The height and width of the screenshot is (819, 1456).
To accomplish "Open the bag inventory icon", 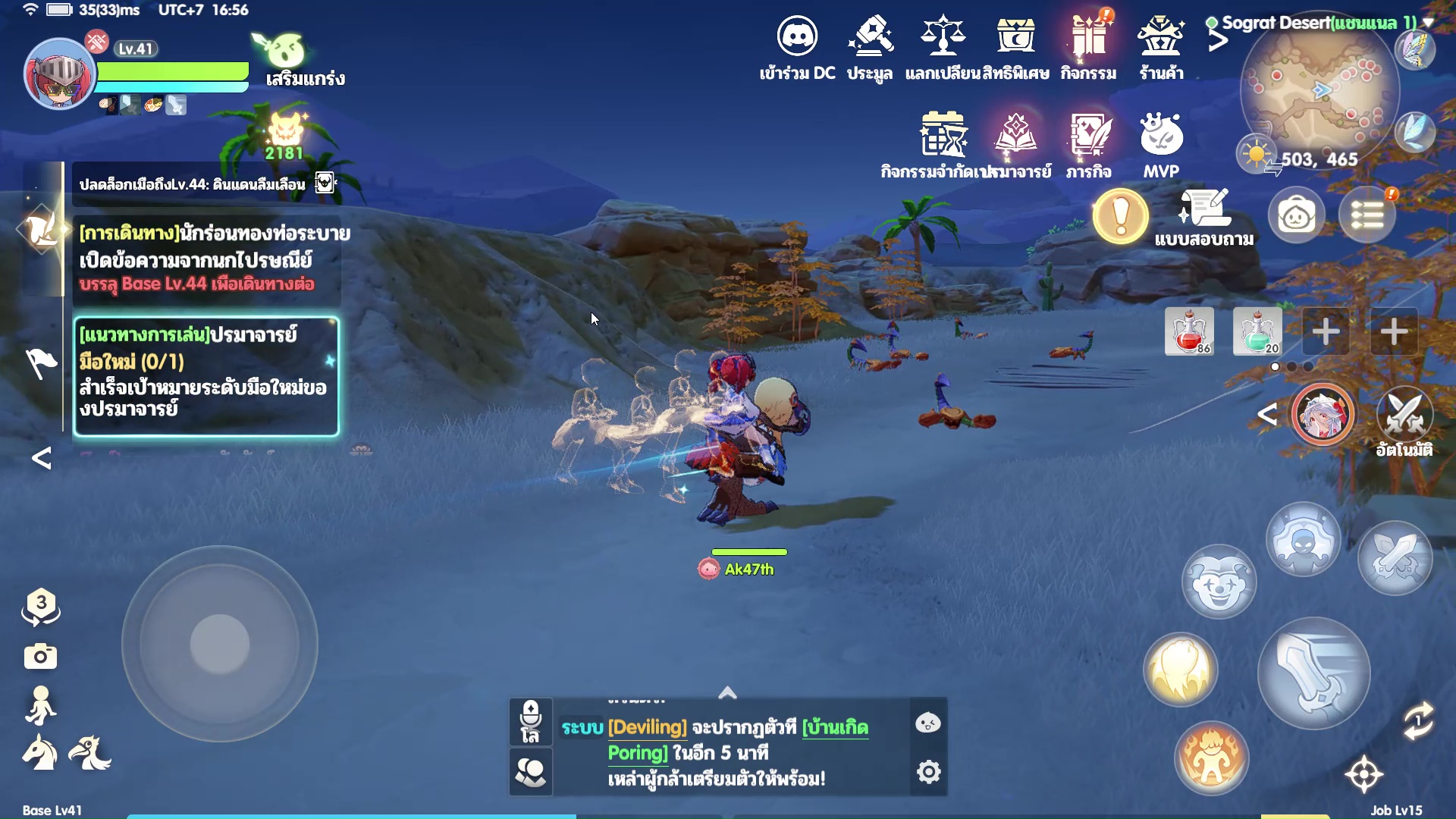I will (1296, 217).
